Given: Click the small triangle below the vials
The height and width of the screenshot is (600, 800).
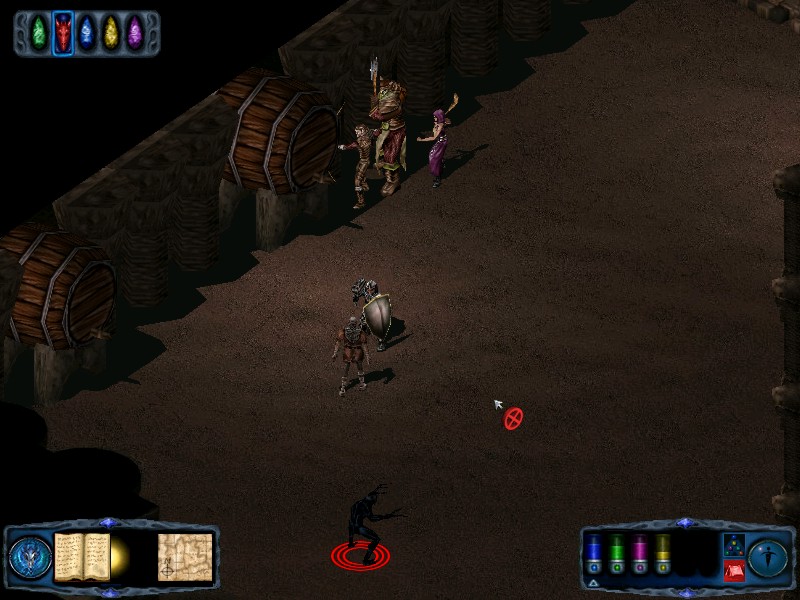Looking at the screenshot, I should pyautogui.click(x=593, y=582).
